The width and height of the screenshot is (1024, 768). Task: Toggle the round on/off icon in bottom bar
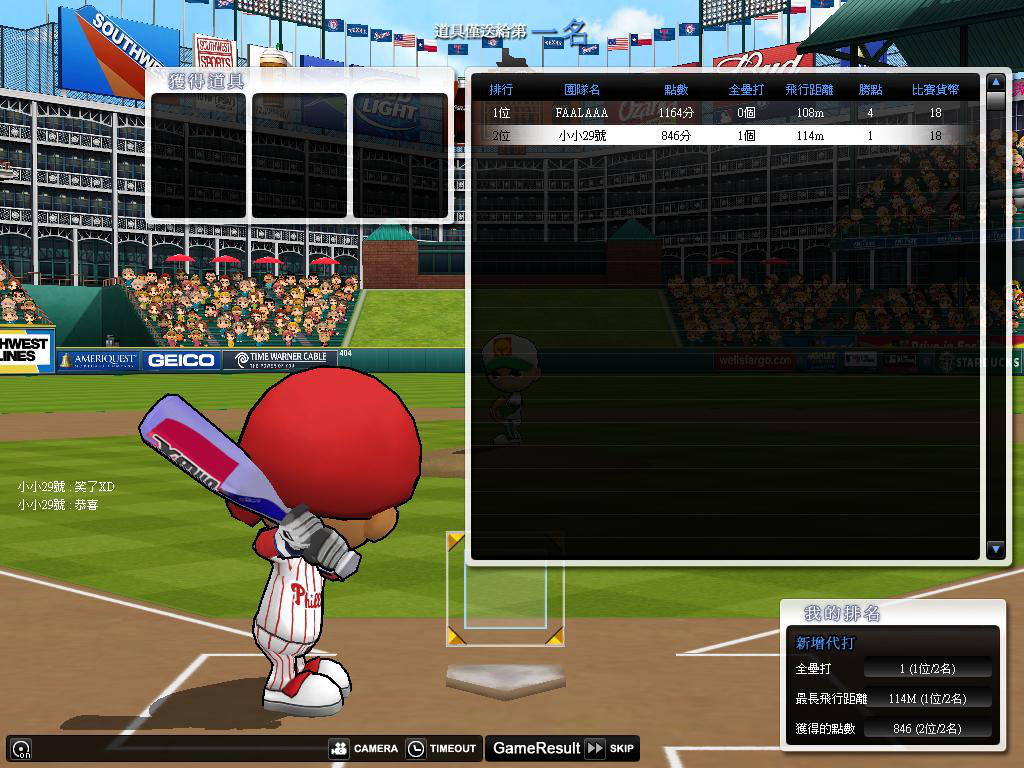pos(20,748)
